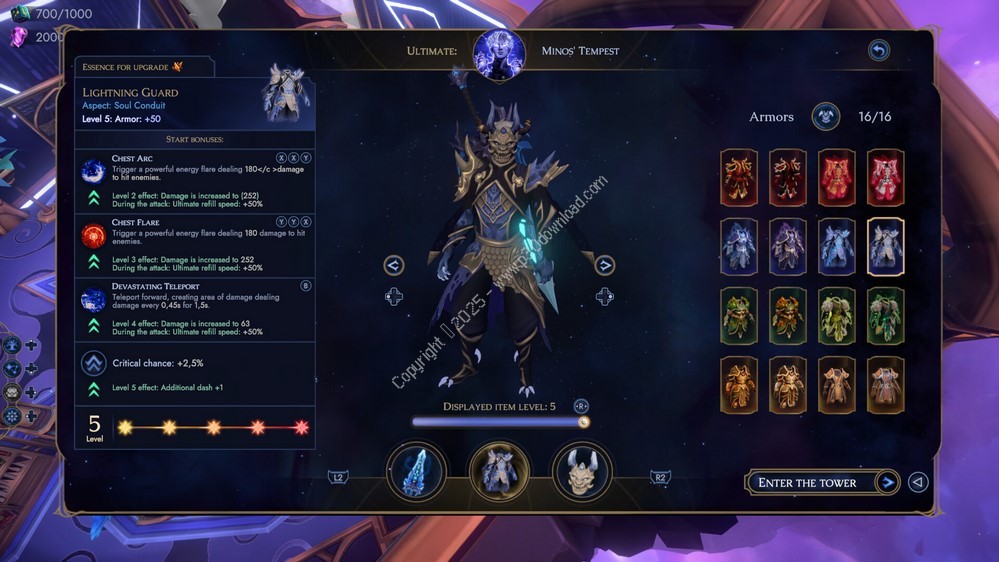Click the Armors category emblem icon
The width and height of the screenshot is (999, 562).
pyautogui.click(x=825, y=117)
